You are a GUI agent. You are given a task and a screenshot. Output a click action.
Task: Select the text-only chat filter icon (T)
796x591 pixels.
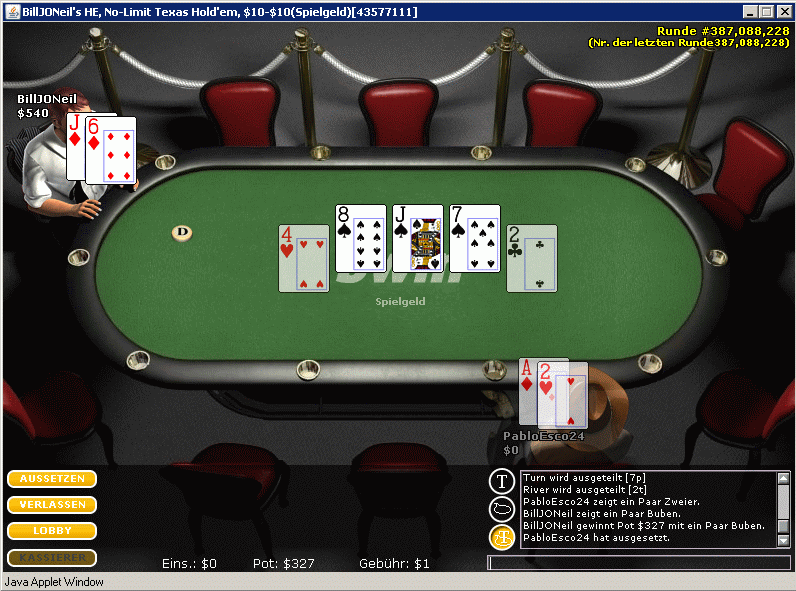[501, 482]
